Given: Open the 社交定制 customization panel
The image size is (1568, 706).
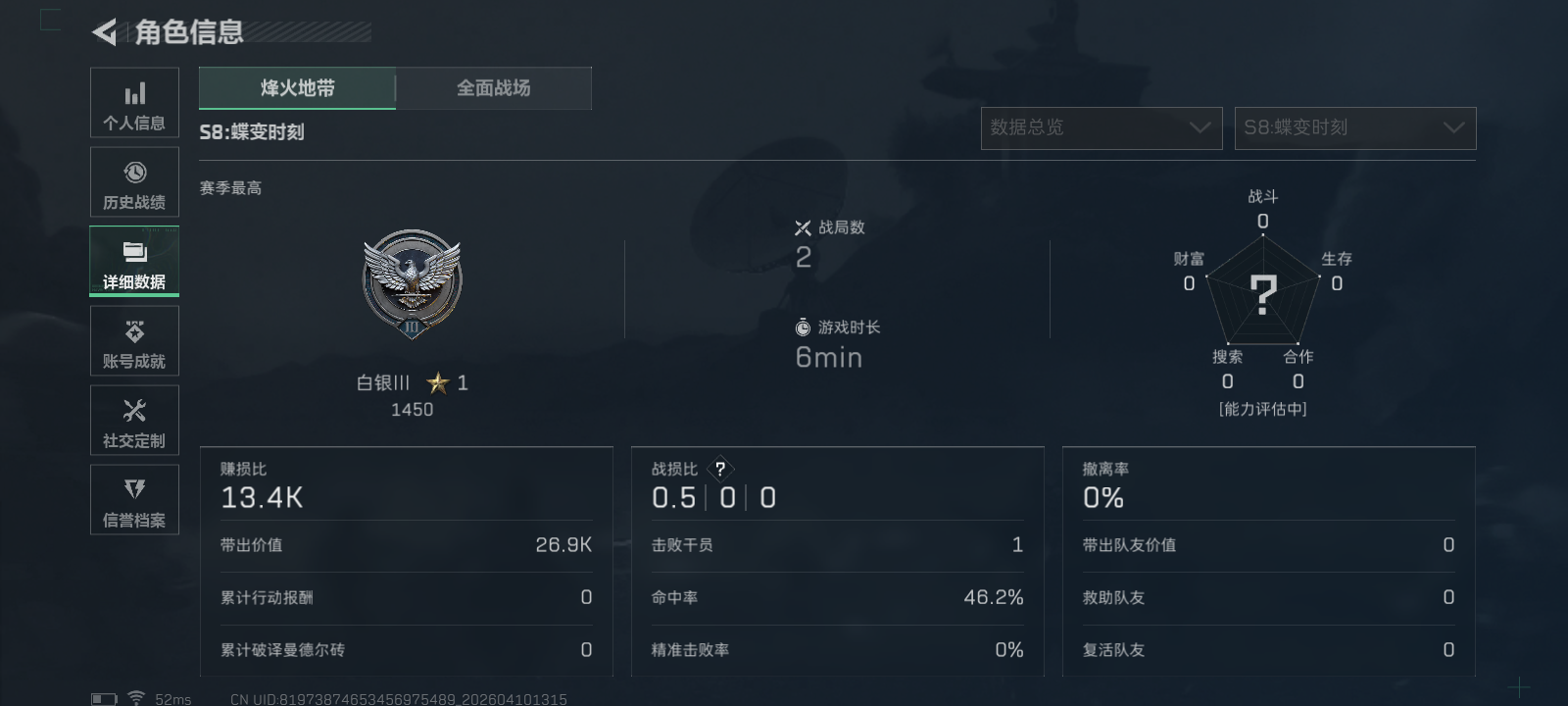Looking at the screenshot, I should click(x=134, y=420).
